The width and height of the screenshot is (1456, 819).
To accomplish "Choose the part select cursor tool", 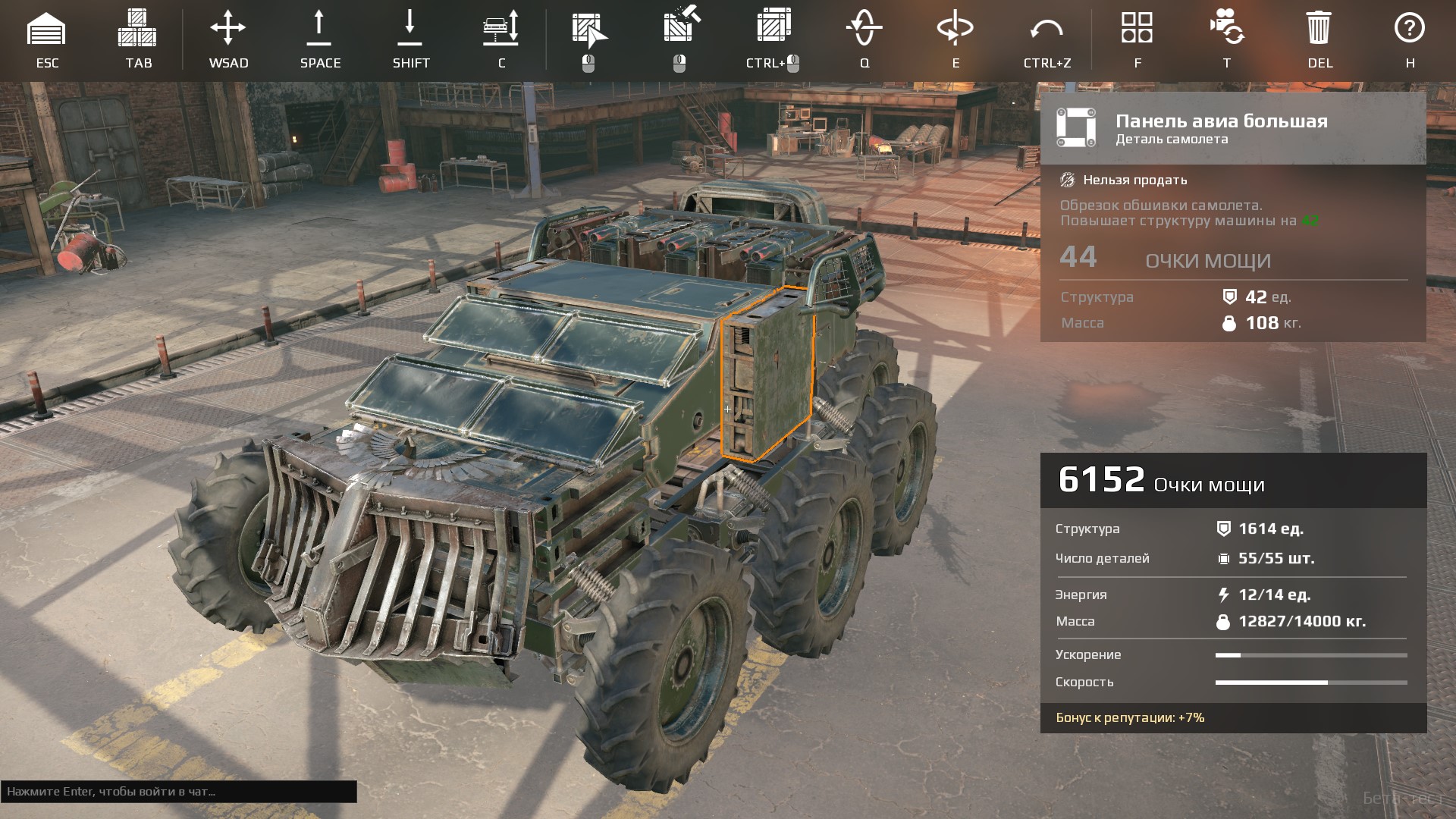I will pyautogui.click(x=589, y=30).
